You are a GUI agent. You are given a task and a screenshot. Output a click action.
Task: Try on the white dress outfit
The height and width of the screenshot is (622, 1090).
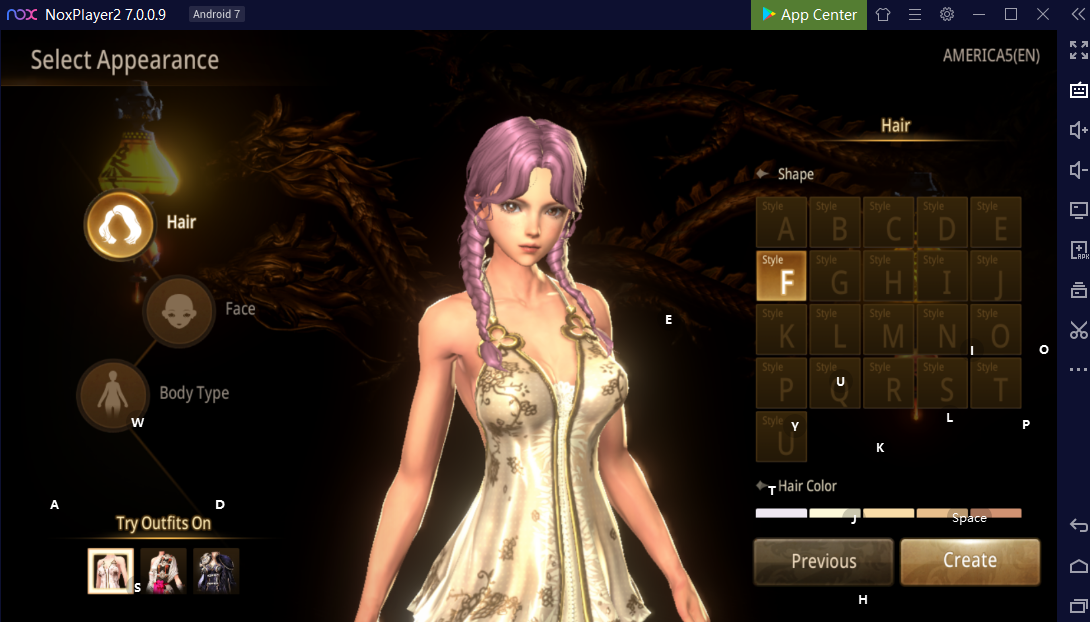pos(110,571)
